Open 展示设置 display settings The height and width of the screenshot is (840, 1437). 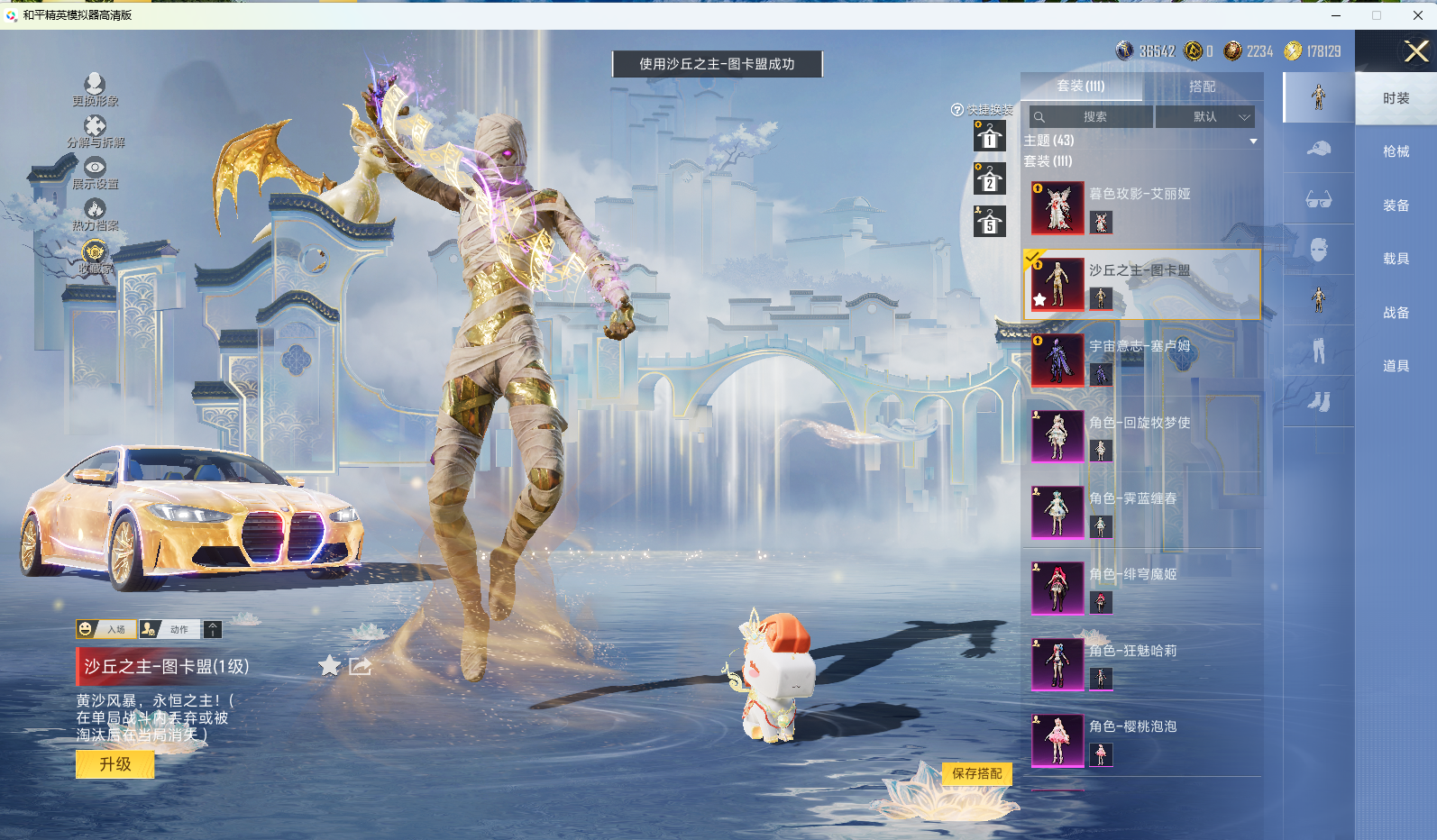(x=95, y=172)
